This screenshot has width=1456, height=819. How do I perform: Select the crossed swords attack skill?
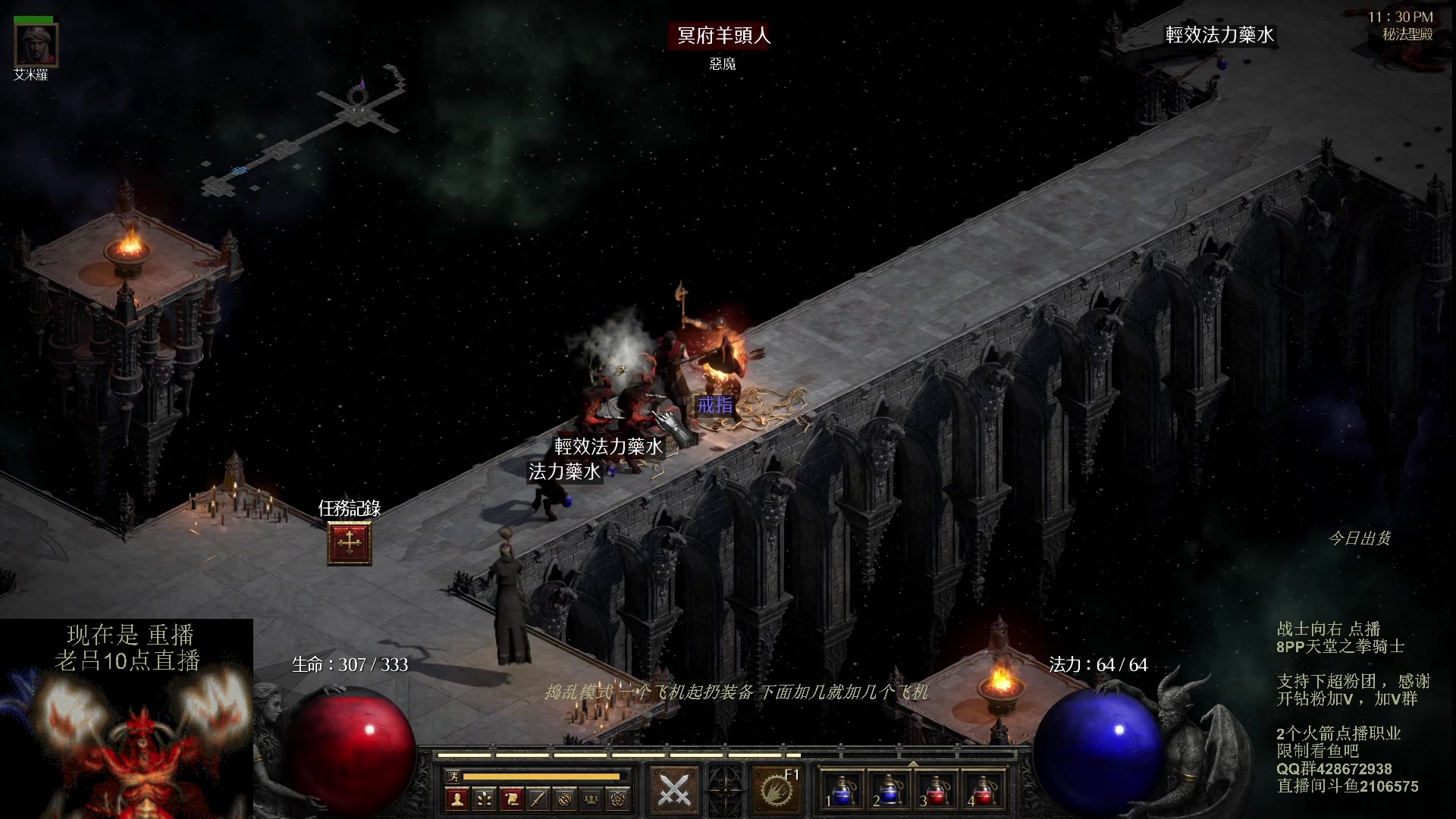673,791
